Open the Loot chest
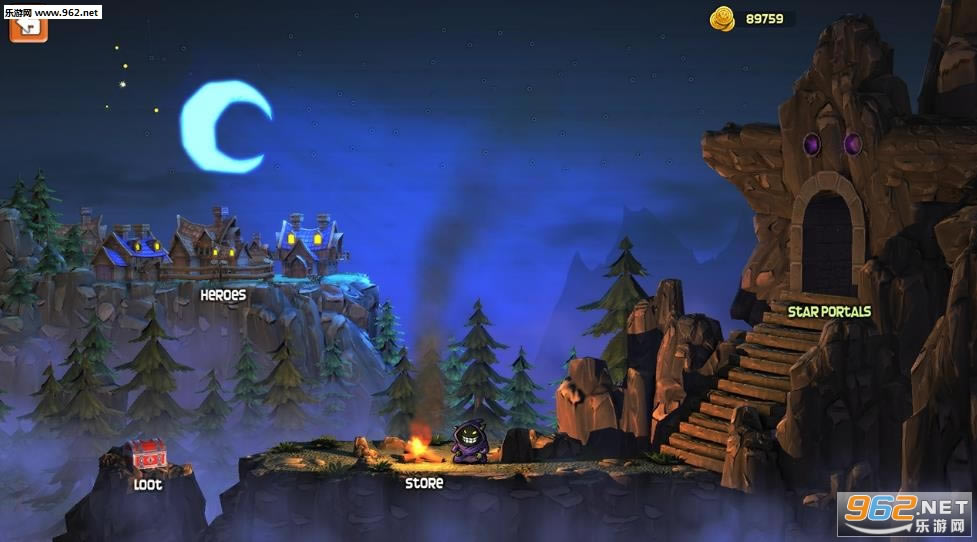 point(147,457)
